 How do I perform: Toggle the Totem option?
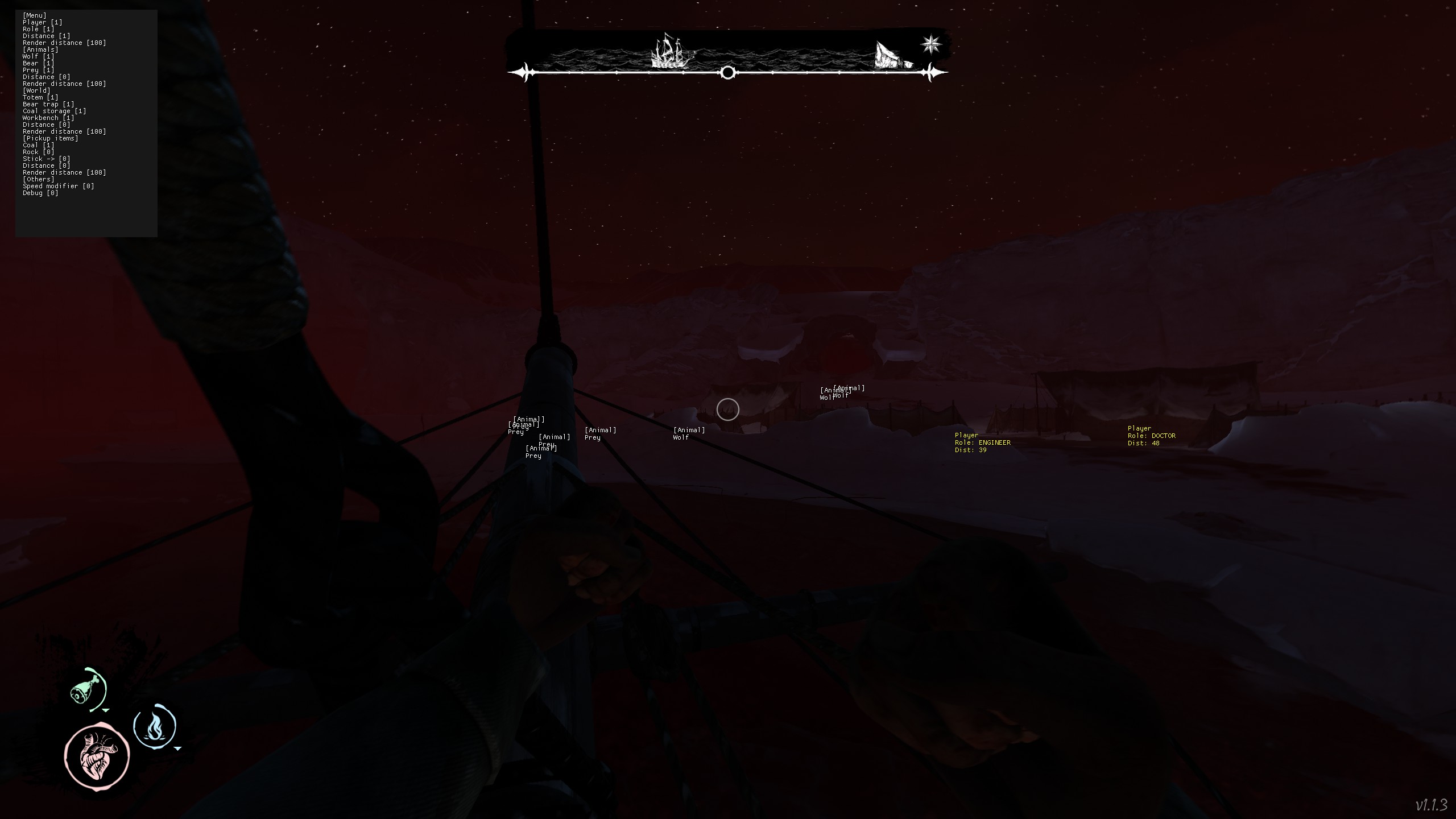[40, 97]
